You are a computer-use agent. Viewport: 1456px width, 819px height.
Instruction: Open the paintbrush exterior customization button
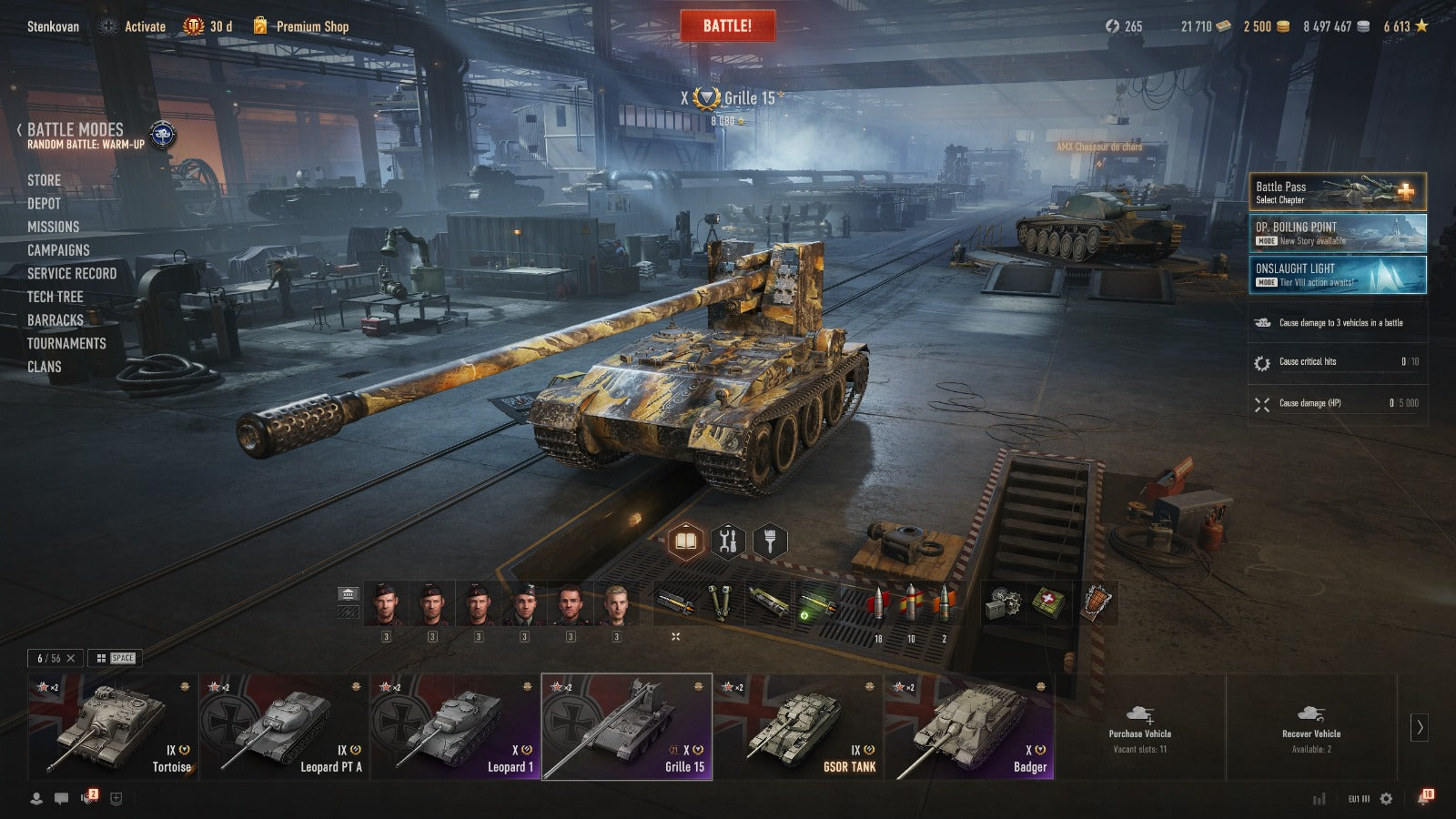(x=770, y=542)
